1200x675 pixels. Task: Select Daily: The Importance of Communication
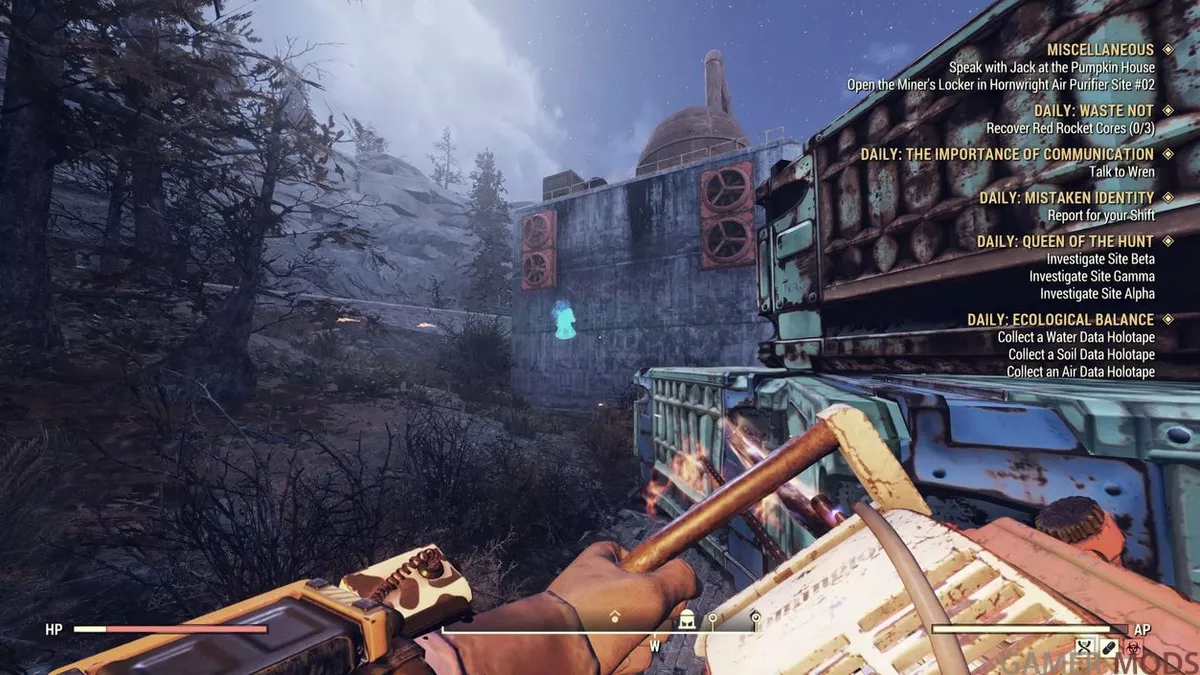1007,154
